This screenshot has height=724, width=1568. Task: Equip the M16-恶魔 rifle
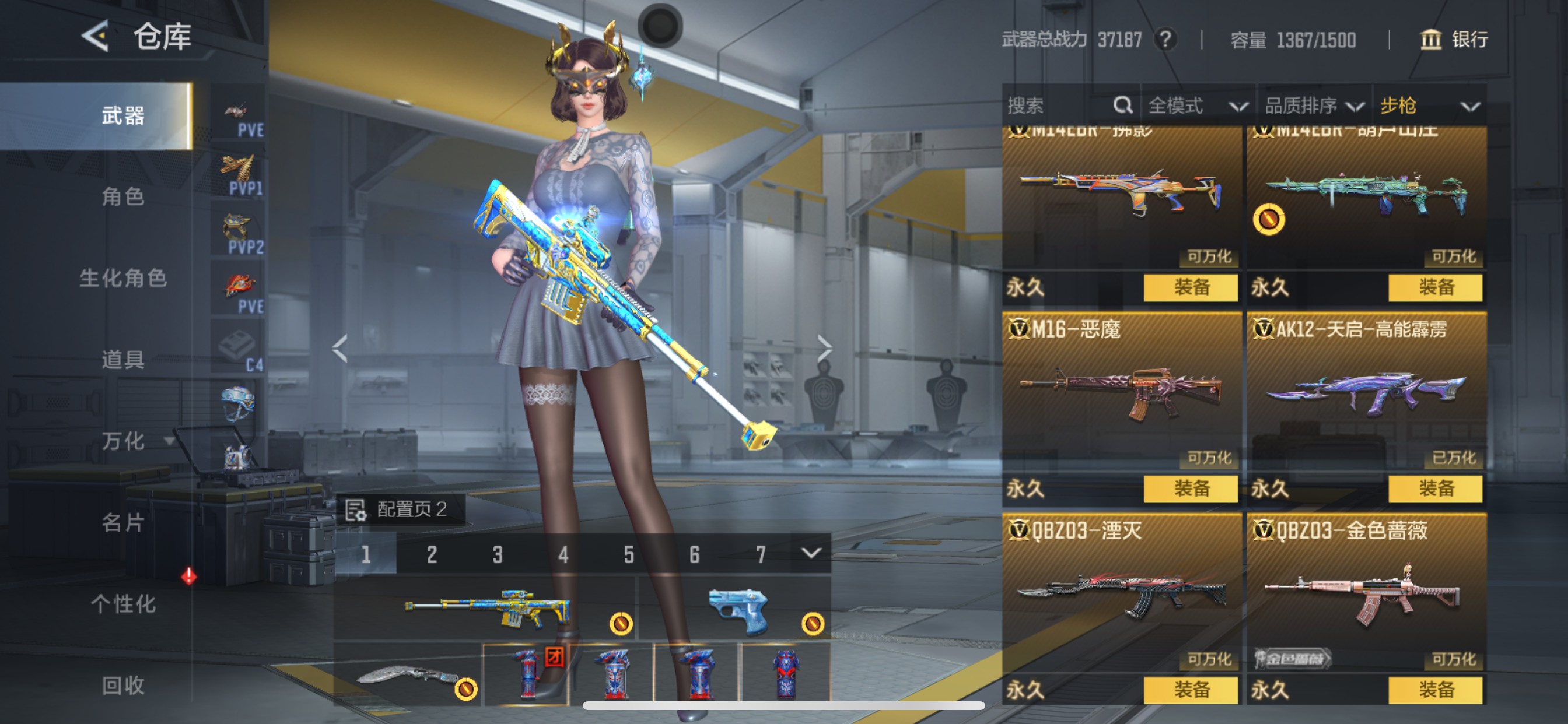pos(1189,488)
